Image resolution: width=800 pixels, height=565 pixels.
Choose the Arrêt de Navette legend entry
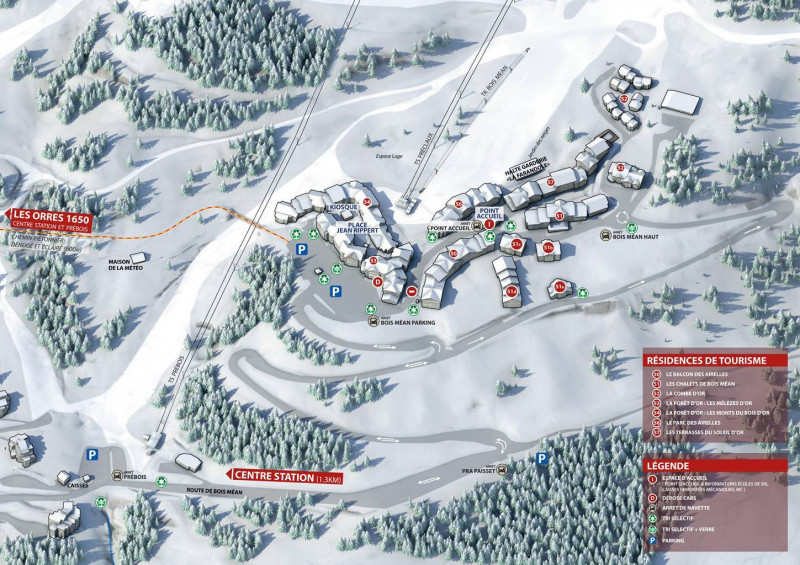694,505
